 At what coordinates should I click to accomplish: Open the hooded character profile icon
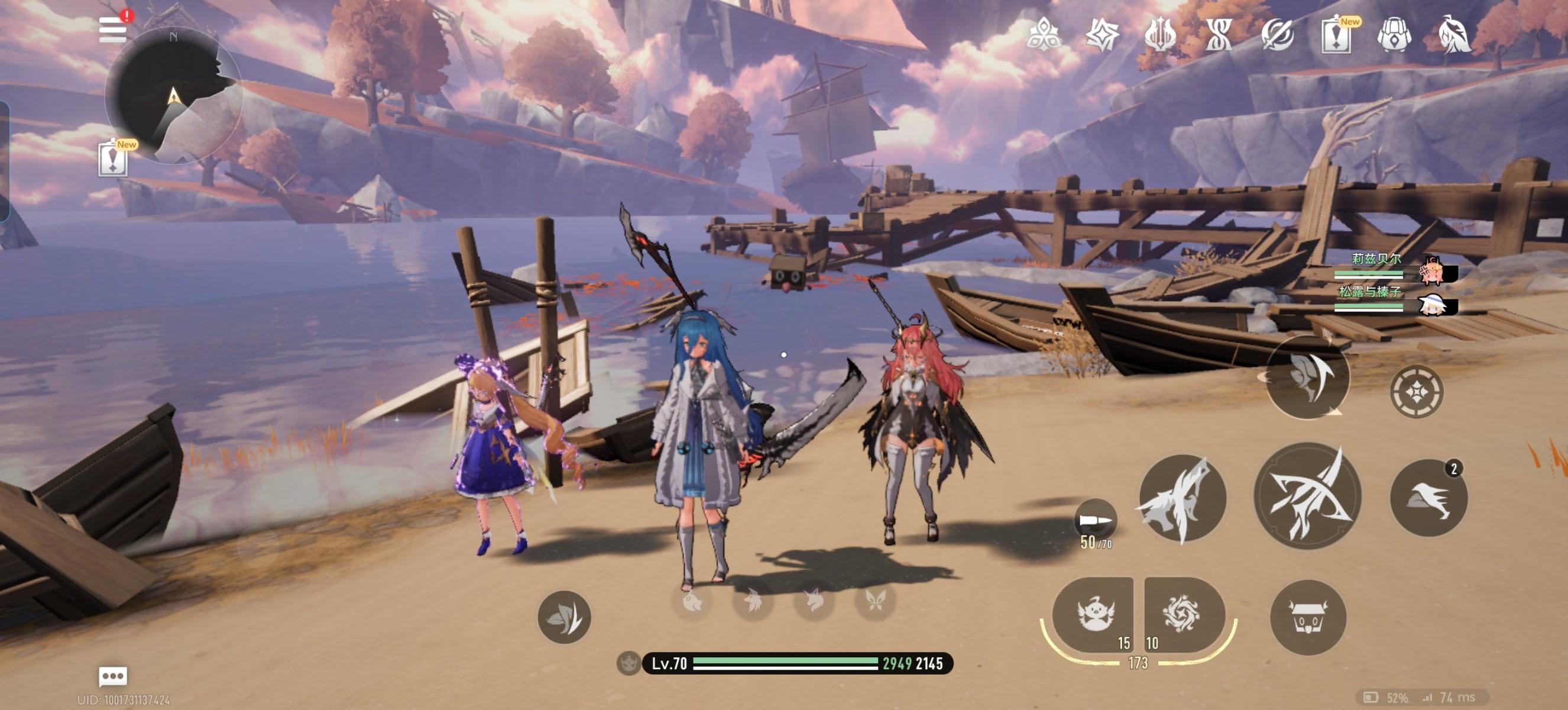tap(1453, 34)
